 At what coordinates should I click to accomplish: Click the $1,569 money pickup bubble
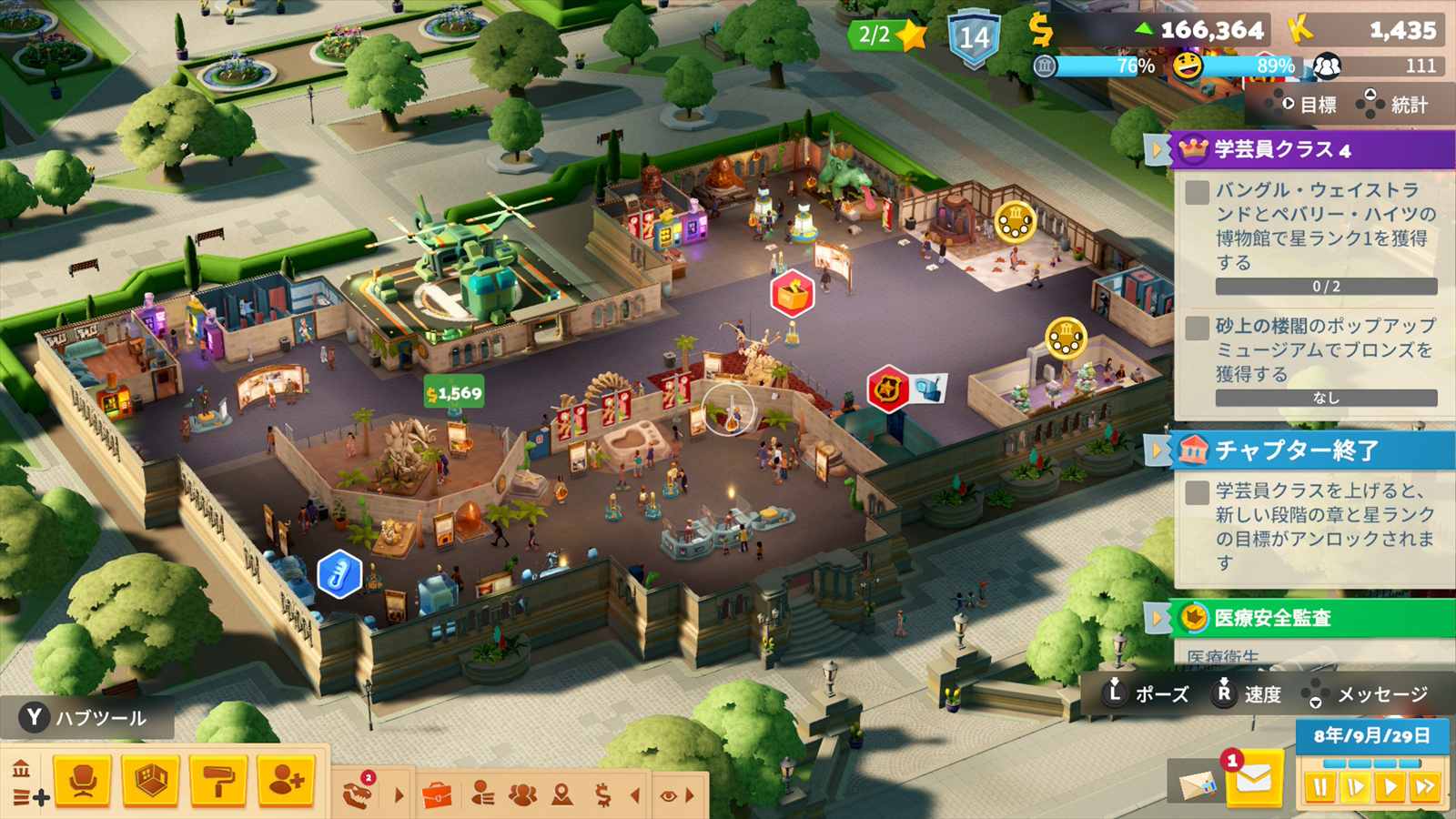point(454,393)
